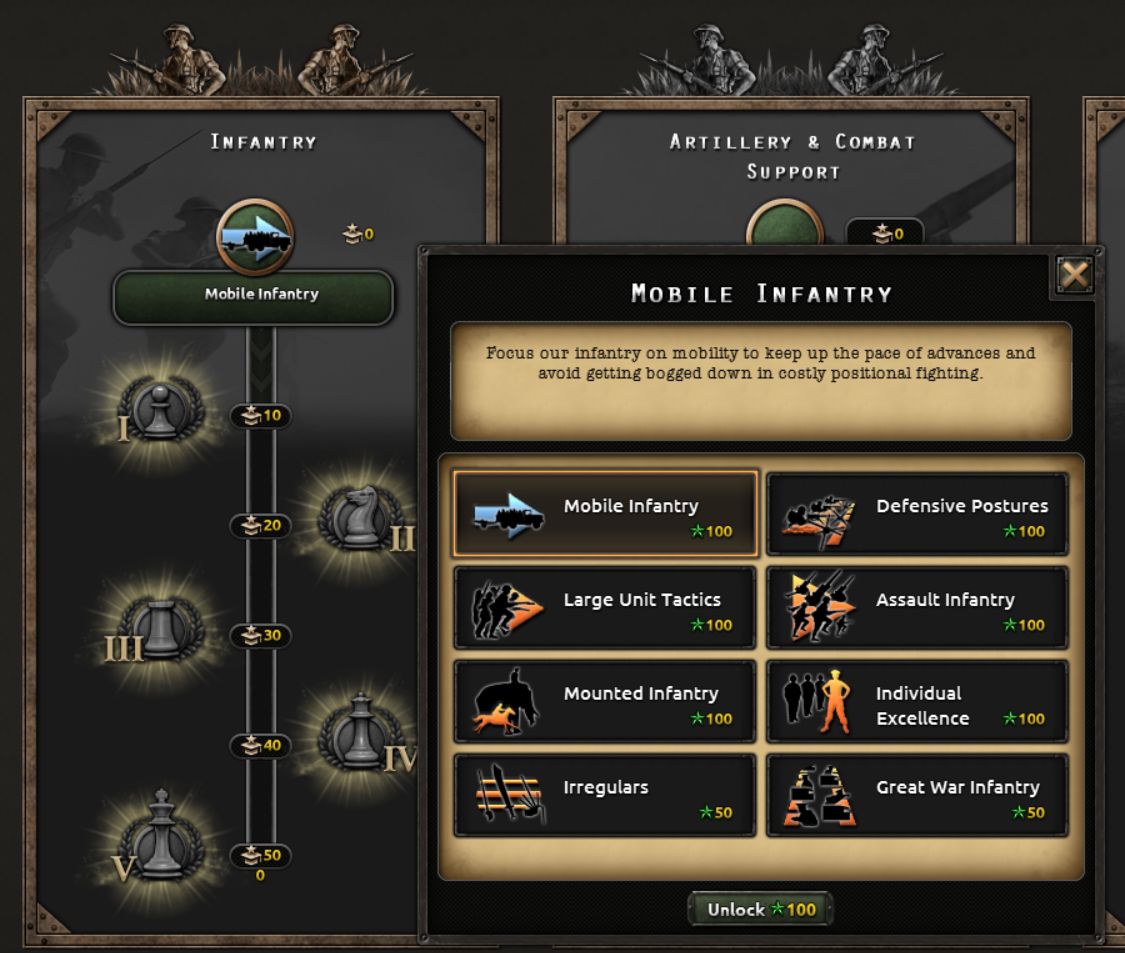Pick the Large Unit Tactics doctrine
1125x953 pixels.
click(605, 607)
